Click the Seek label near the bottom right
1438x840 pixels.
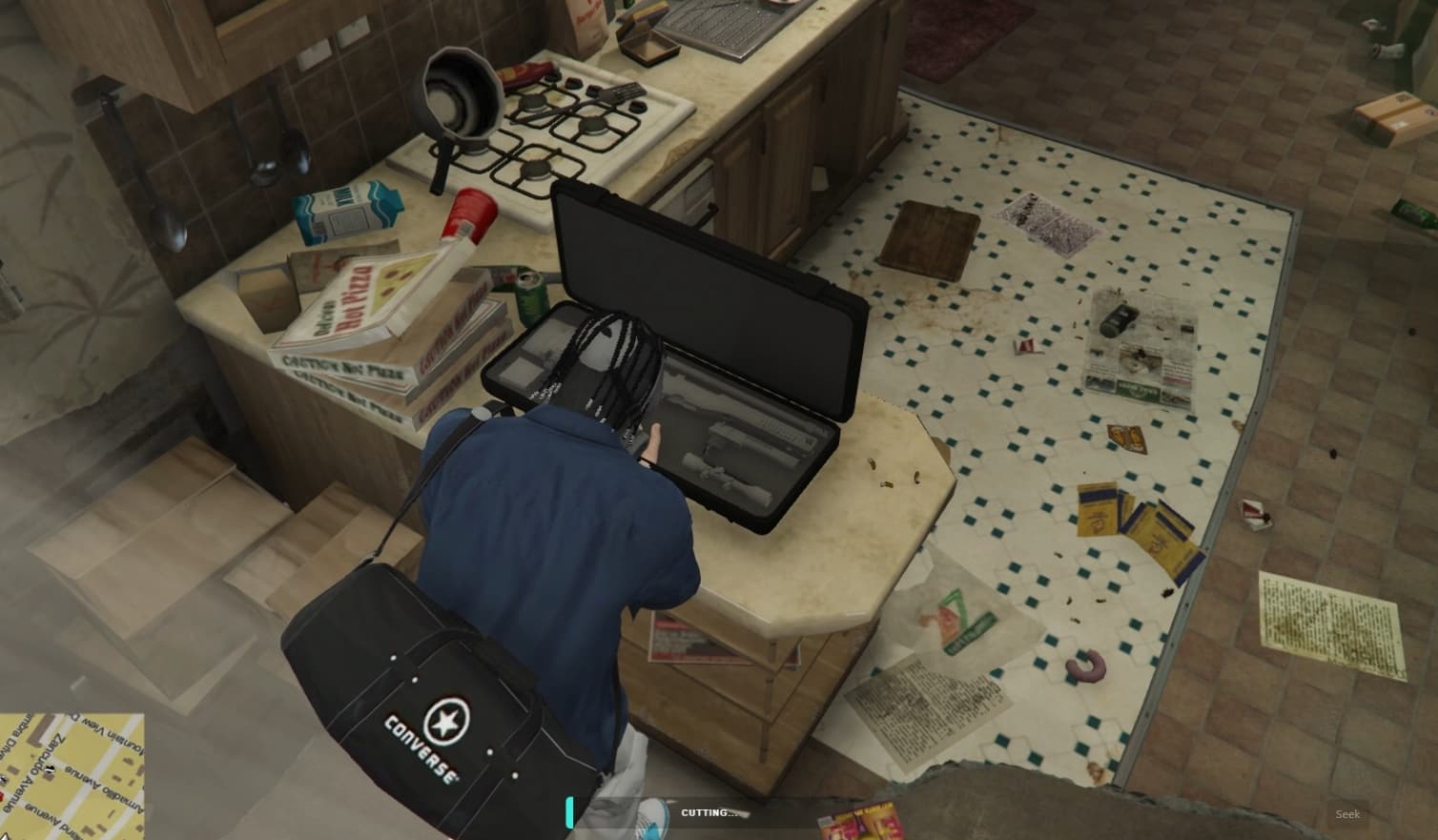point(1349,814)
